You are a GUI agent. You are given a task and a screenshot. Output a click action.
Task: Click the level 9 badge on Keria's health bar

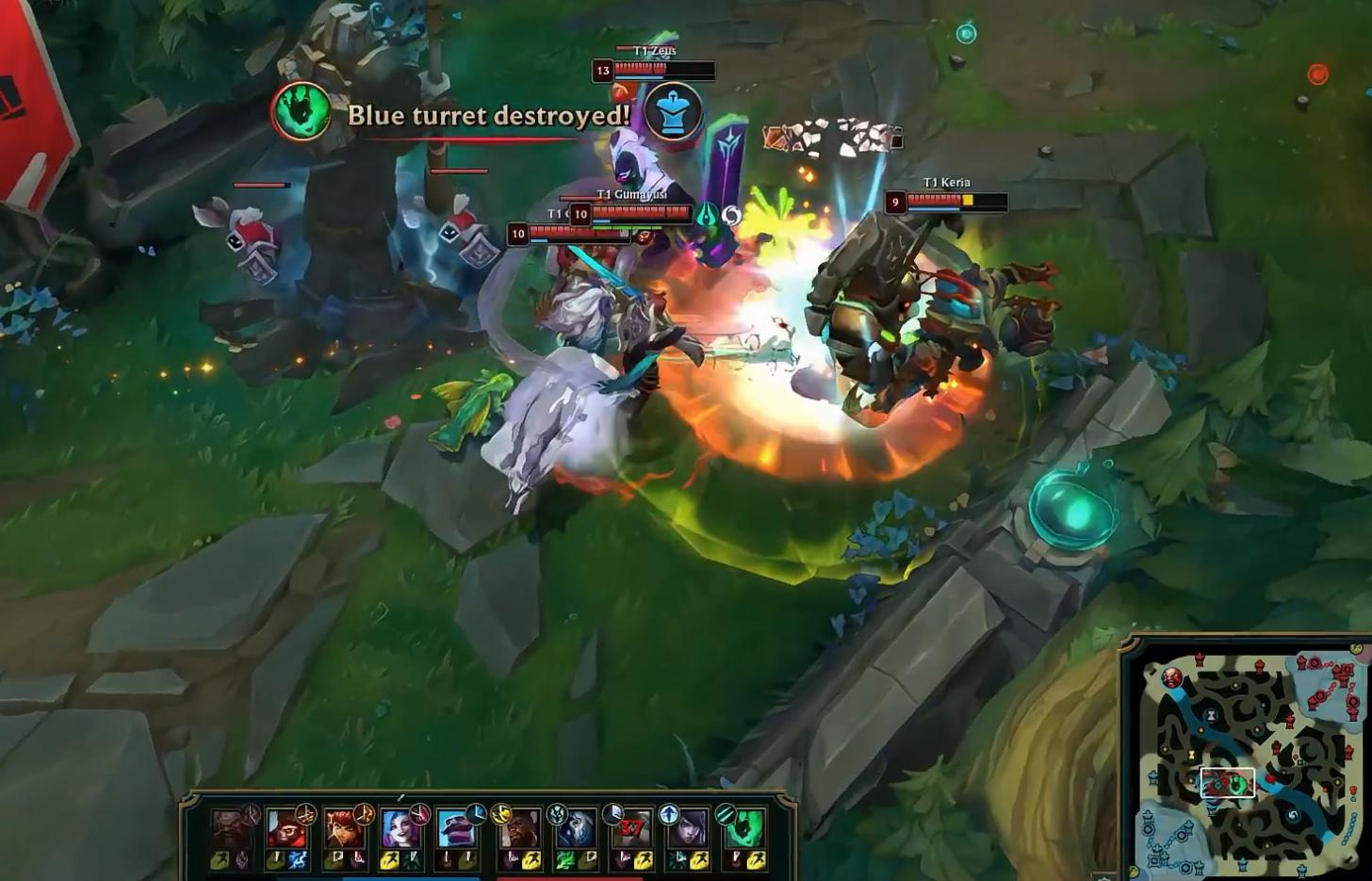(894, 203)
